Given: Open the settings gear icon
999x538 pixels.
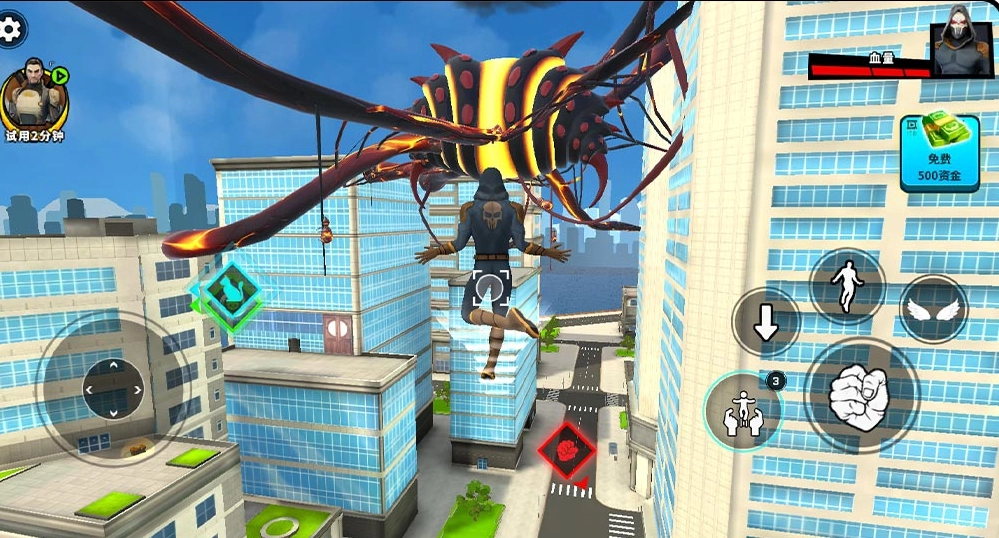Looking at the screenshot, I should click(10, 30).
